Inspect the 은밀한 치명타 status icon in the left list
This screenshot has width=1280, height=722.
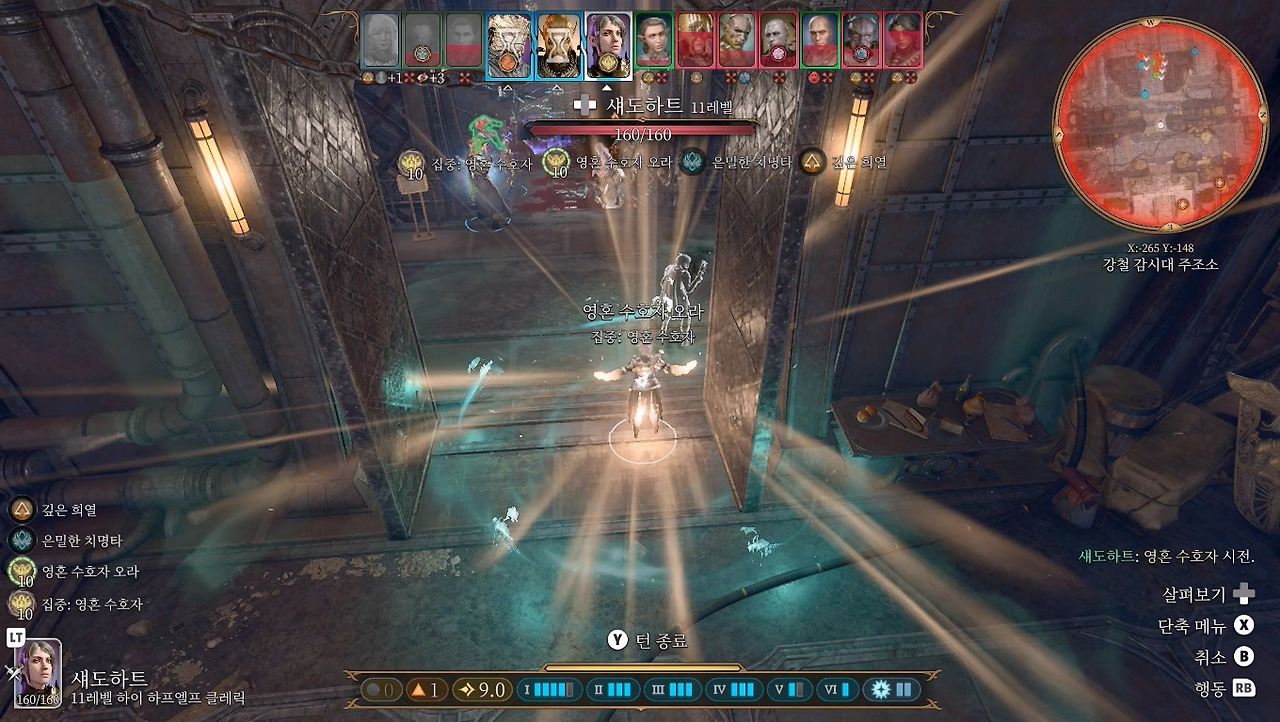coord(20,540)
